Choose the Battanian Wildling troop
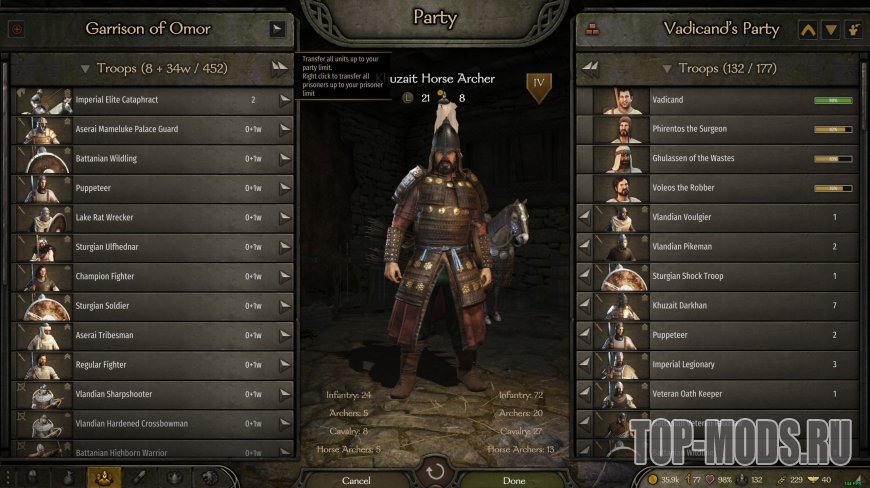Viewport: 870px width, 488px height. coord(150,159)
